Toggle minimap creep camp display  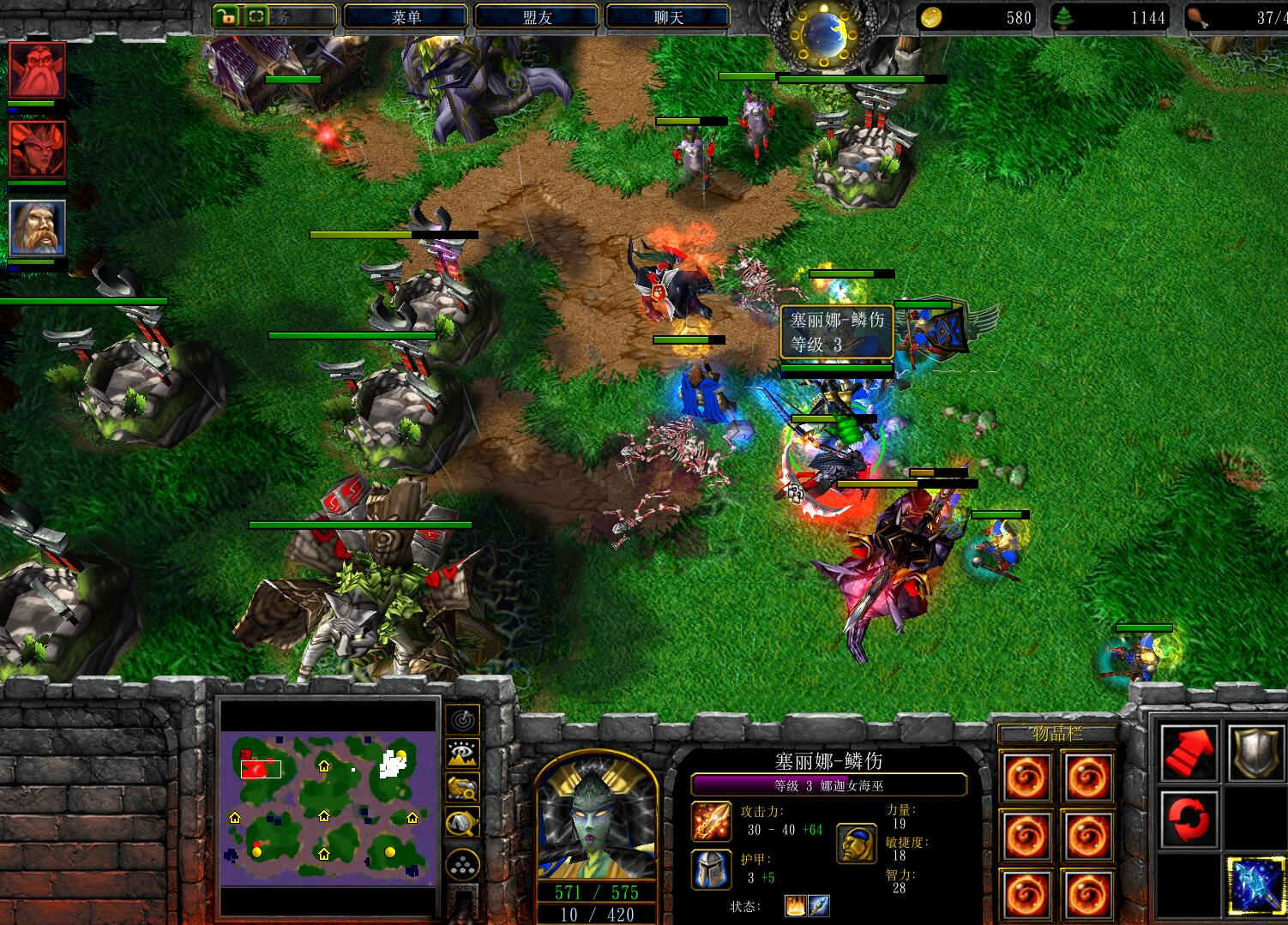coord(463,823)
